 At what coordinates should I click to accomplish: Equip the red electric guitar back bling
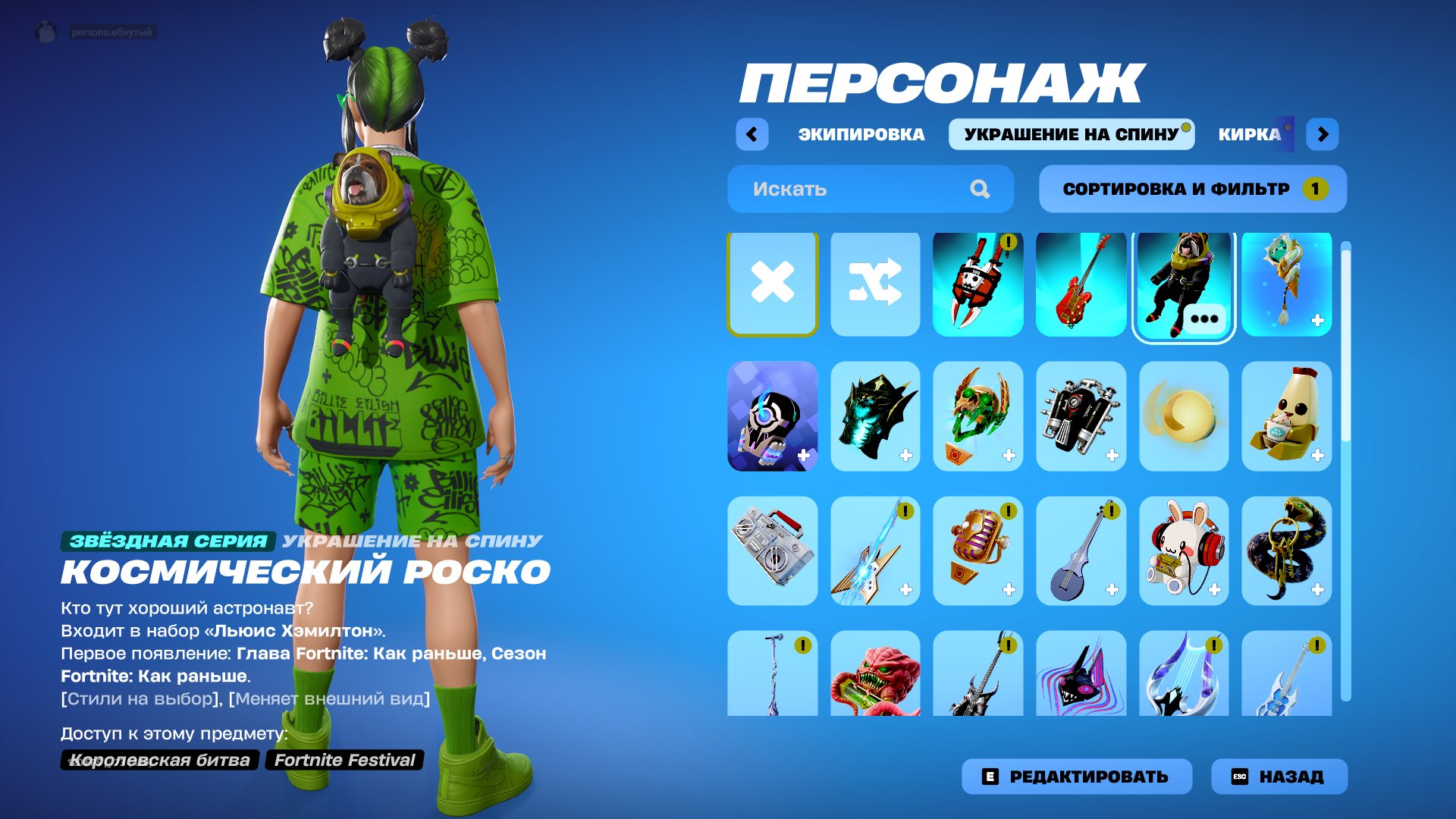click(1081, 284)
